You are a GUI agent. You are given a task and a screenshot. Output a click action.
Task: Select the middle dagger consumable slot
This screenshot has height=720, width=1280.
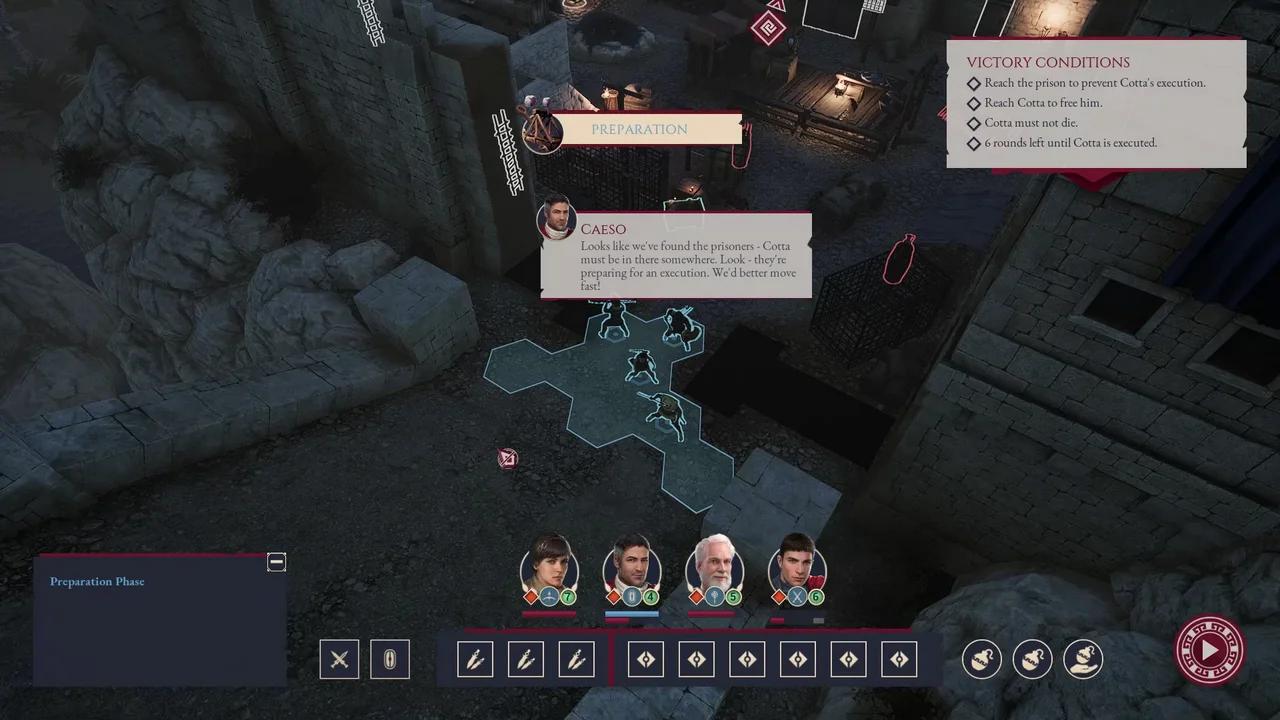click(526, 659)
